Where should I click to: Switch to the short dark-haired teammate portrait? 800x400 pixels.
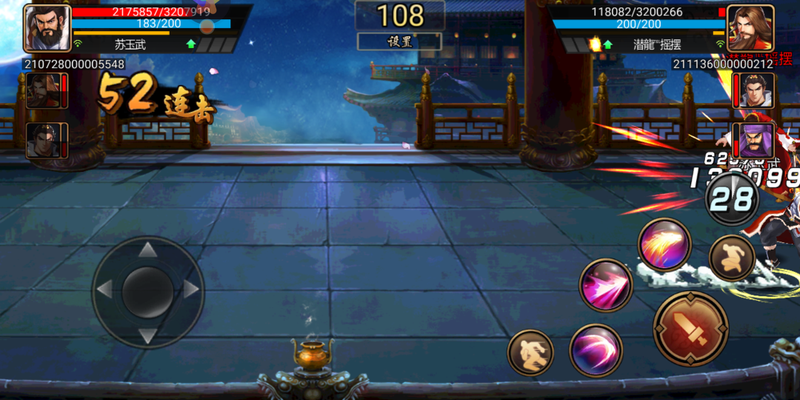[43, 139]
